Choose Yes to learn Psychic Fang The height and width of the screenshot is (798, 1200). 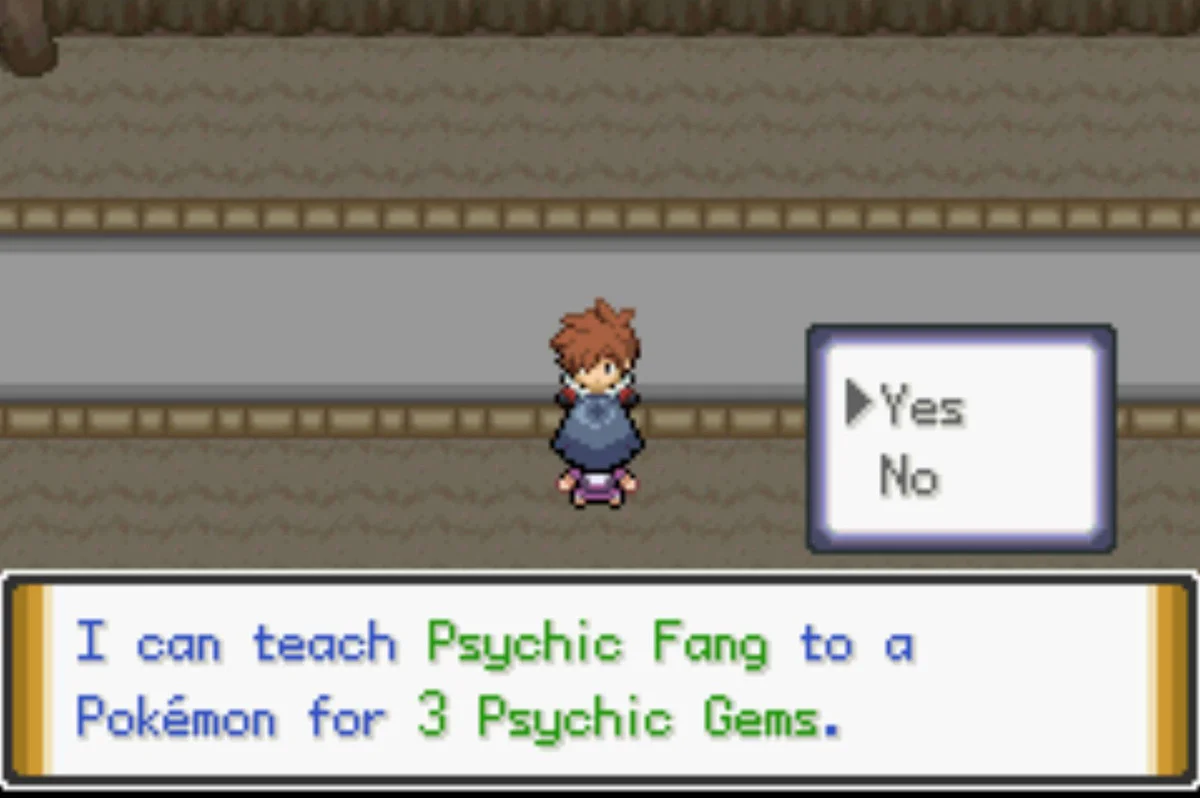[920, 407]
